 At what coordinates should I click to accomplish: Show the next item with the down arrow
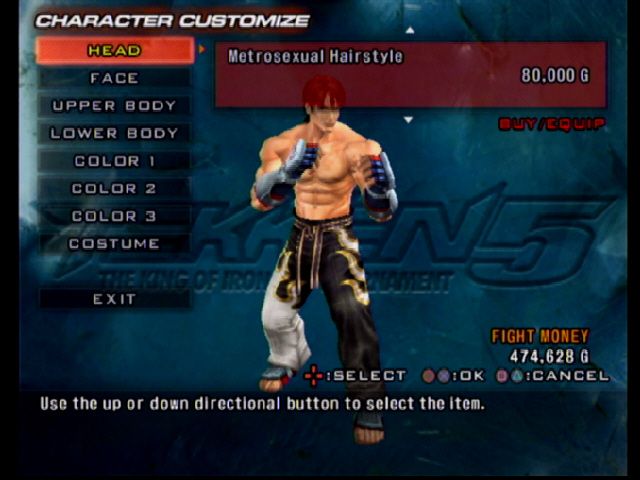point(408,119)
